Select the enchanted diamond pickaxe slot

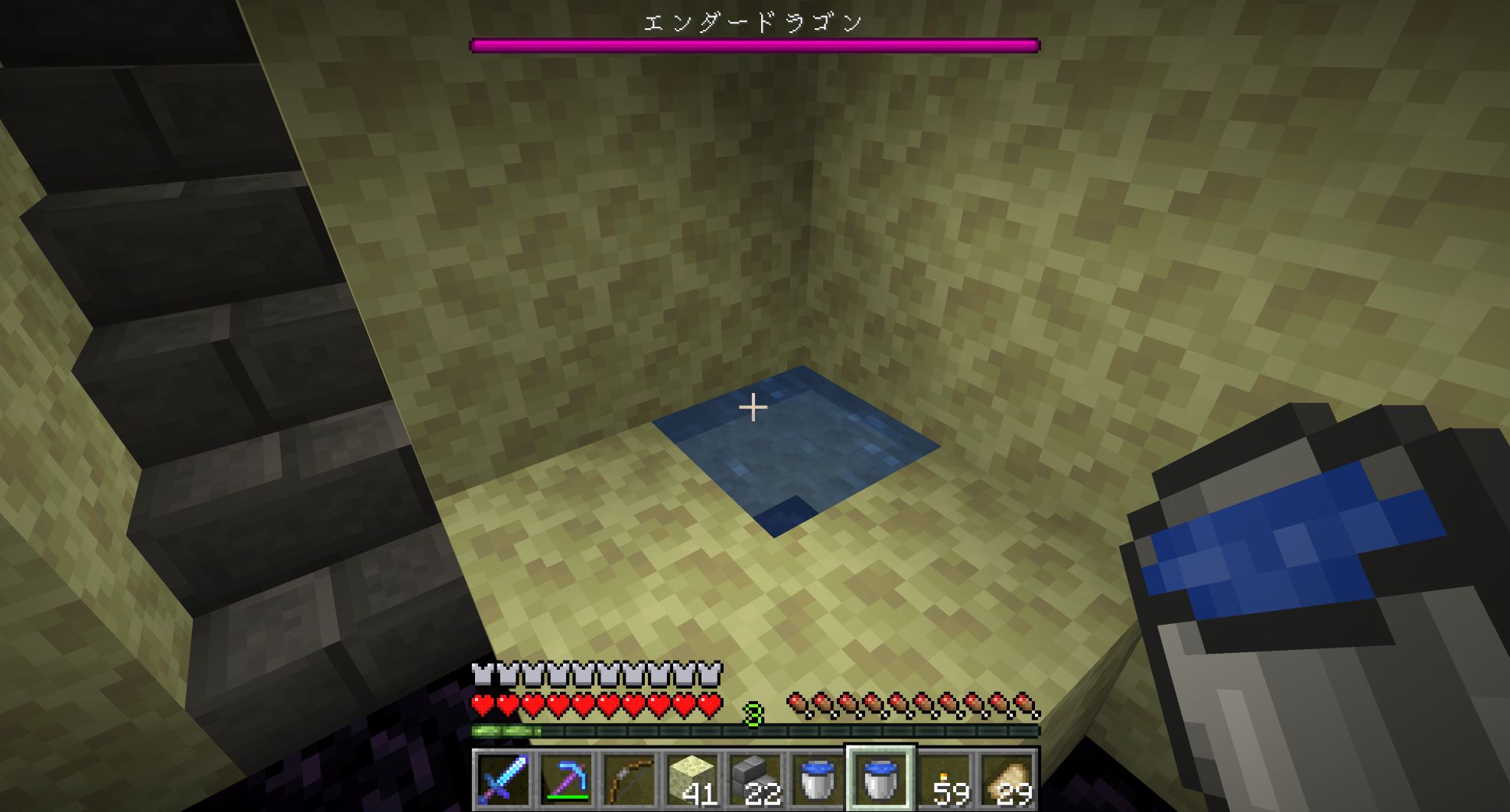coord(566,780)
